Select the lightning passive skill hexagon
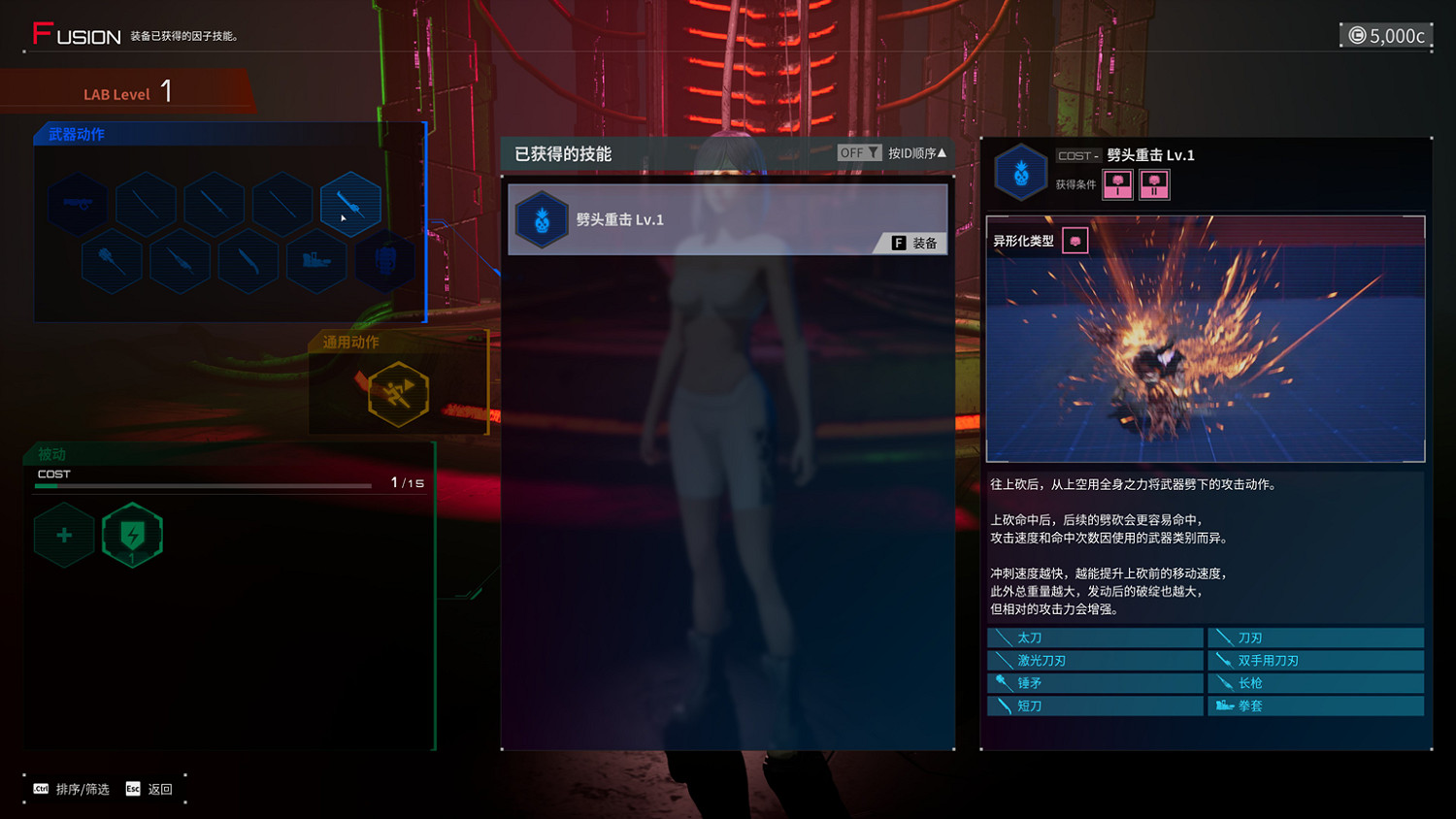 [x=133, y=535]
